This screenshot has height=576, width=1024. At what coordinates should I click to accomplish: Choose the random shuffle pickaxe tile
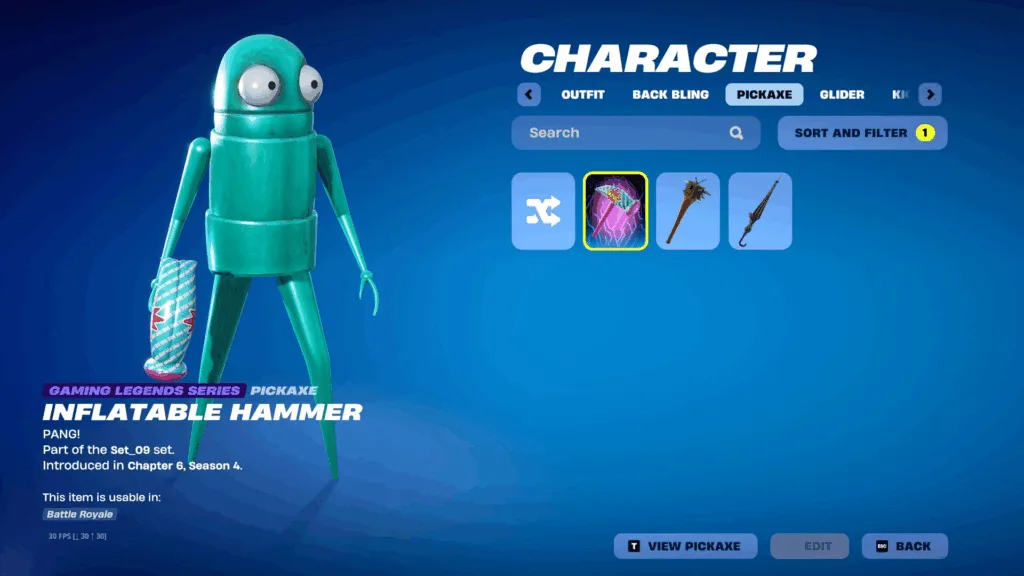pos(543,211)
